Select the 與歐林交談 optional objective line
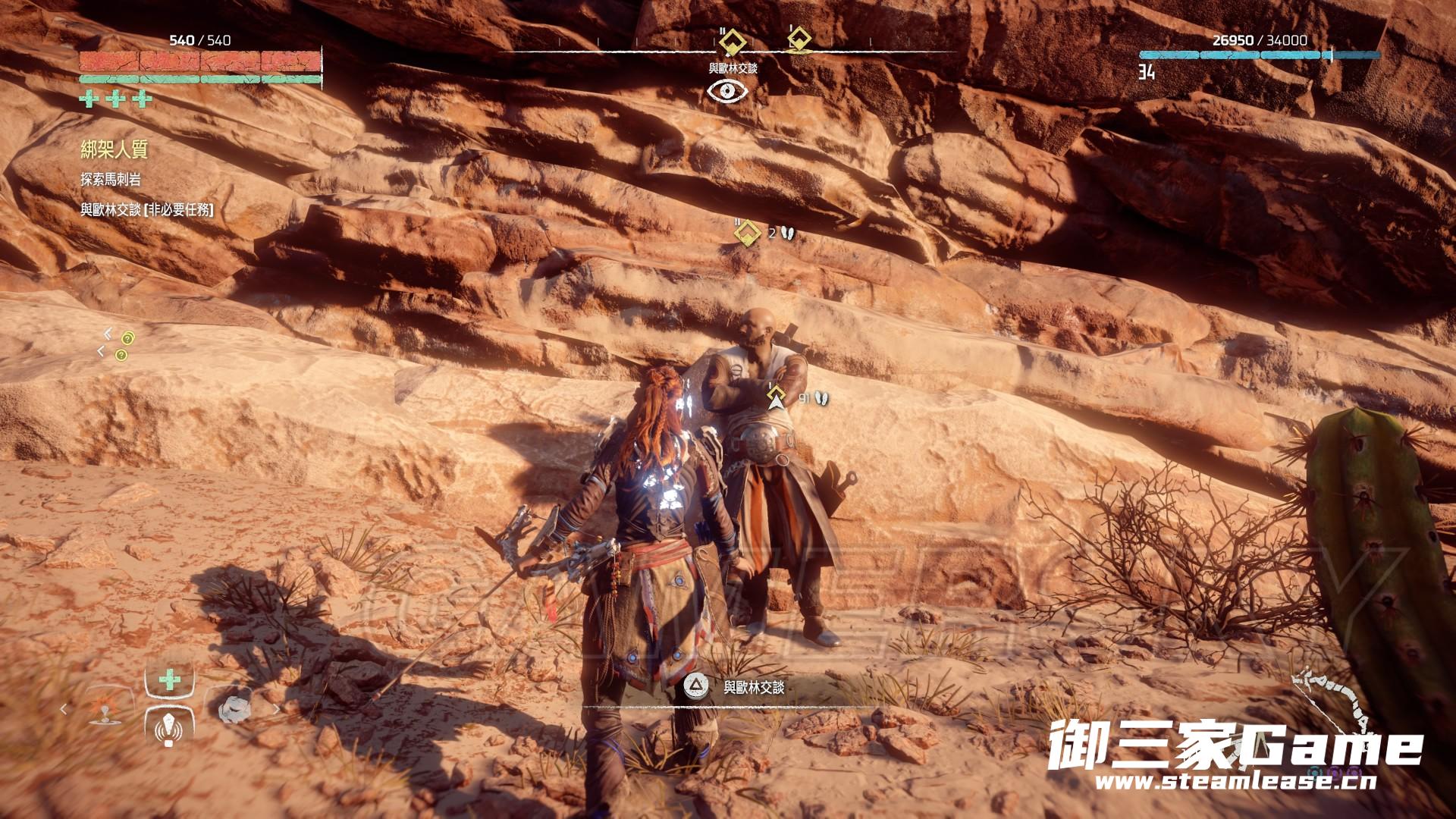The width and height of the screenshot is (1456, 819). 147,210
